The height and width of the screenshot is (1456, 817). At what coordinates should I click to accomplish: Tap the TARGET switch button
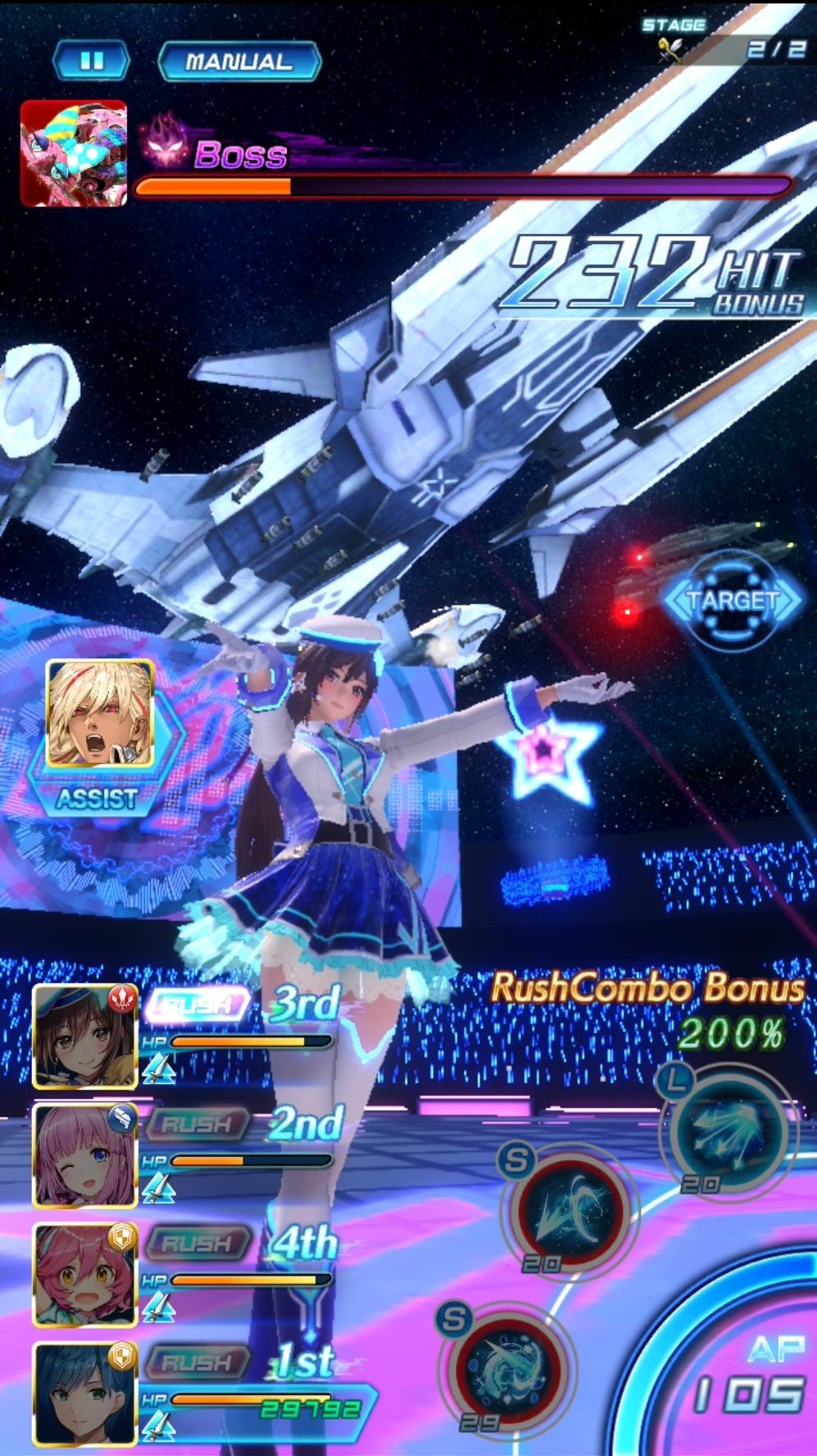732,600
